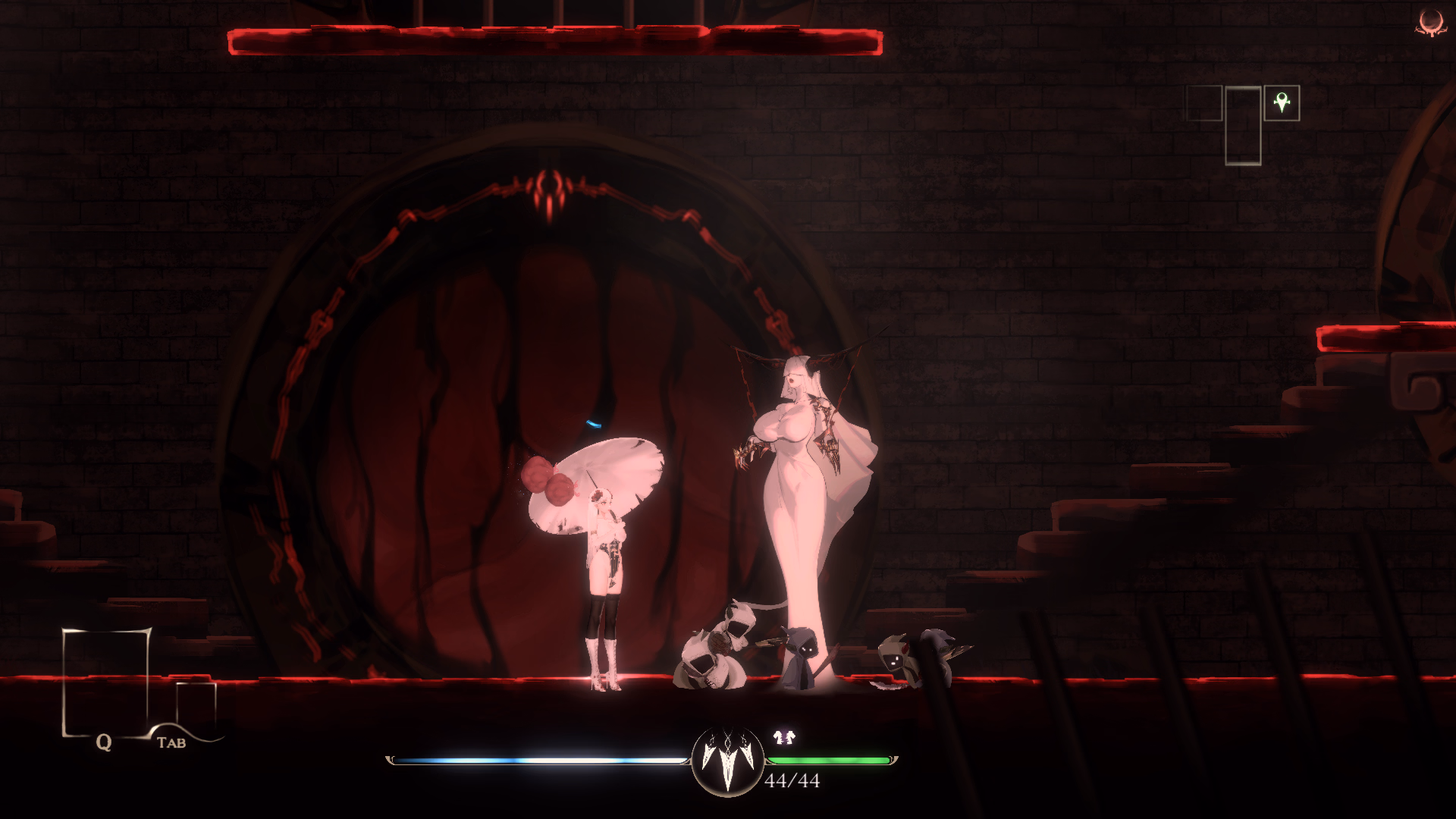This screenshot has width=1456, height=819.
Task: Click the horned moon emblem in the corner
Action: tap(1431, 22)
